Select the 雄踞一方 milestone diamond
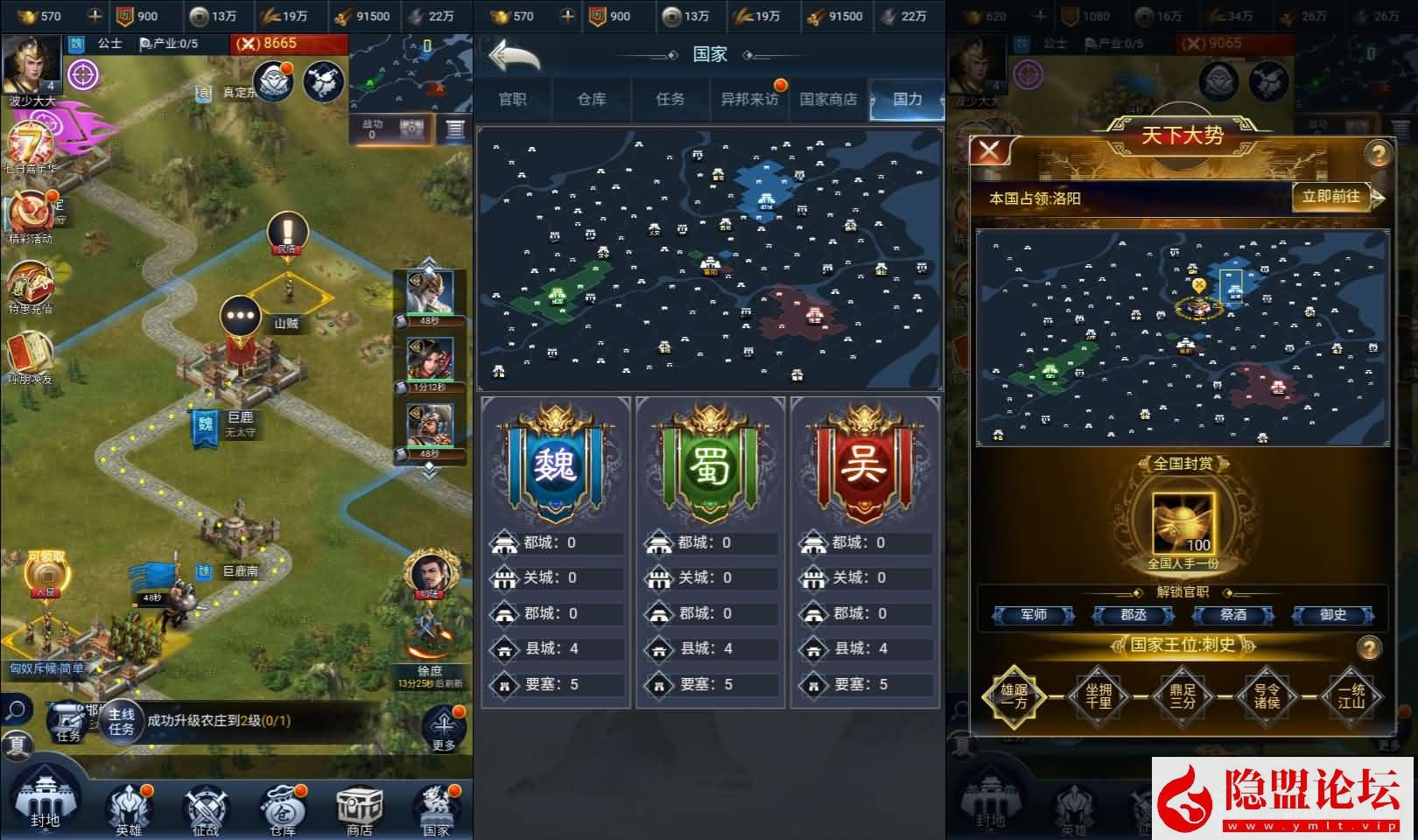This screenshot has width=1418, height=840. (1014, 696)
